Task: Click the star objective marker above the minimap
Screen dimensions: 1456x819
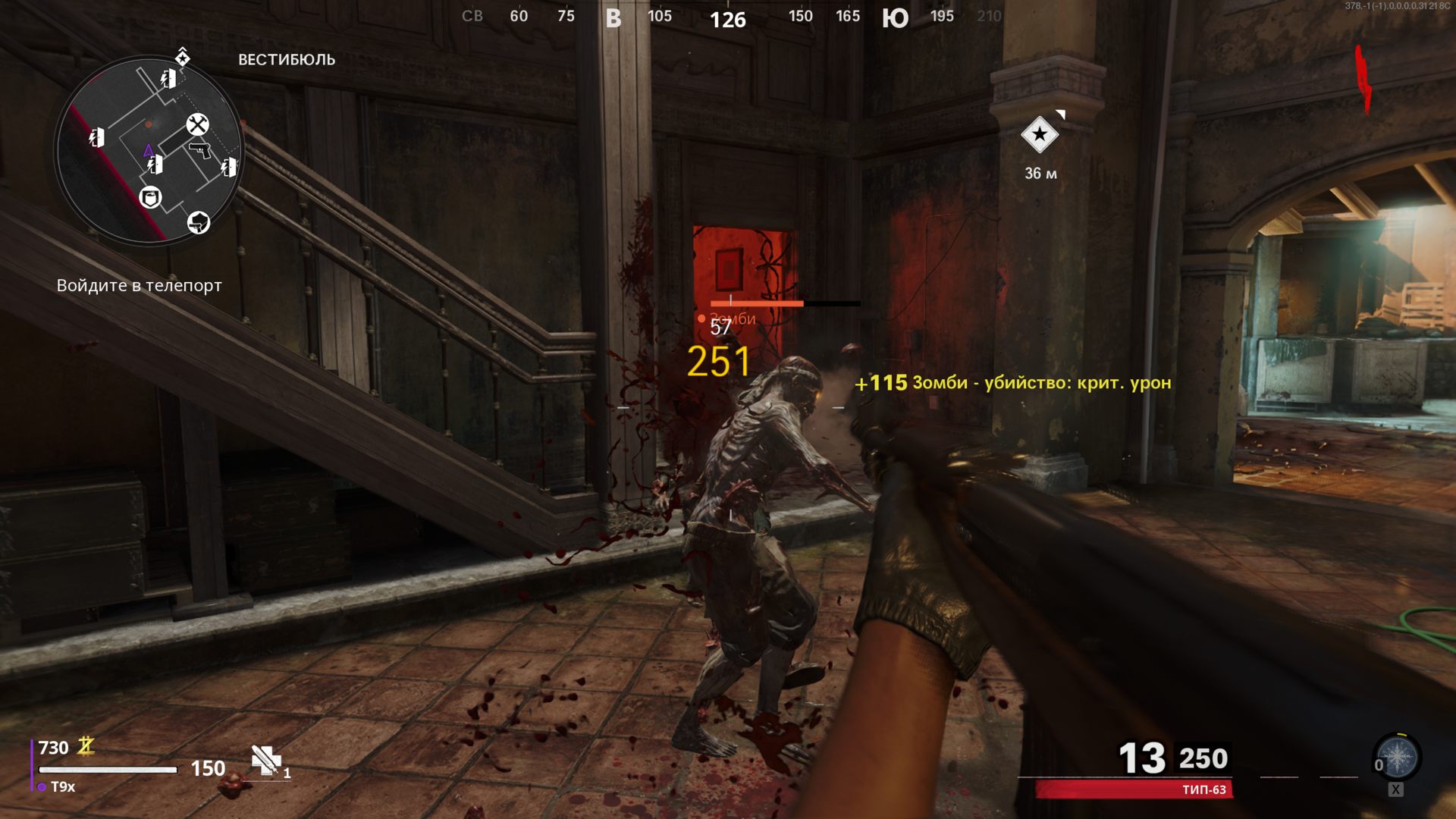Action: tap(183, 57)
